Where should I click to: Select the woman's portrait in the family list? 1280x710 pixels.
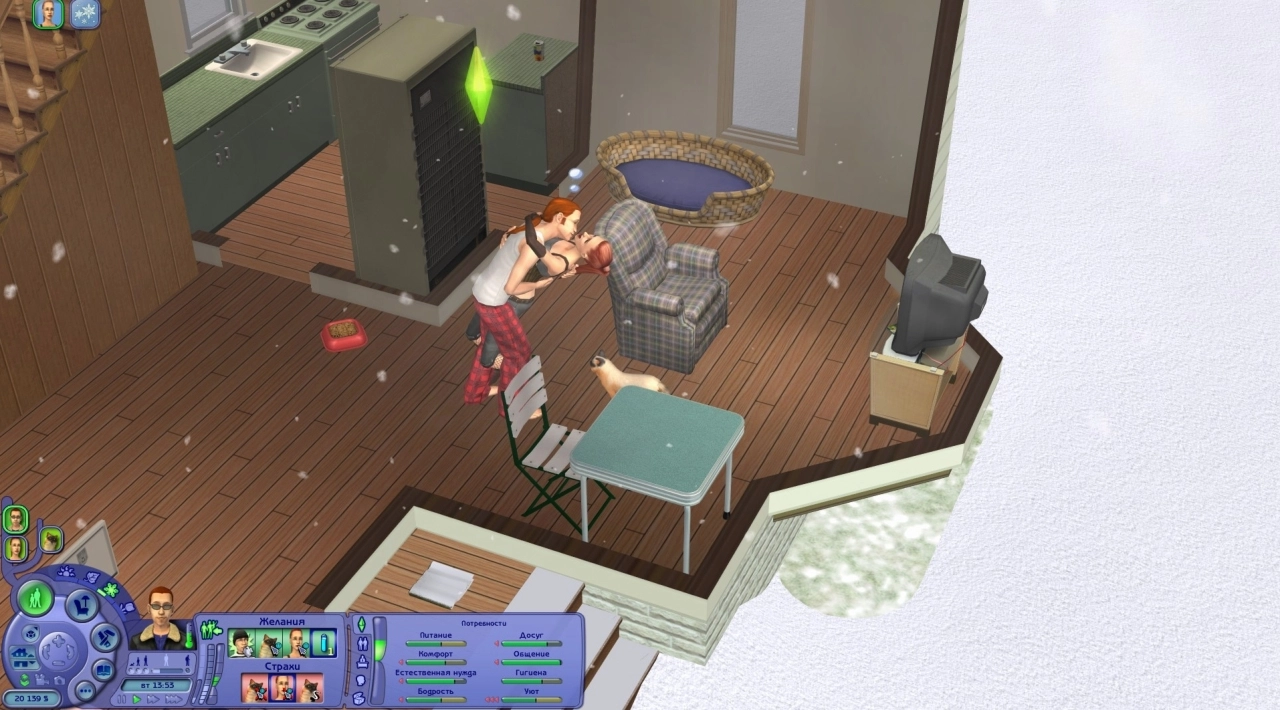tap(16, 548)
